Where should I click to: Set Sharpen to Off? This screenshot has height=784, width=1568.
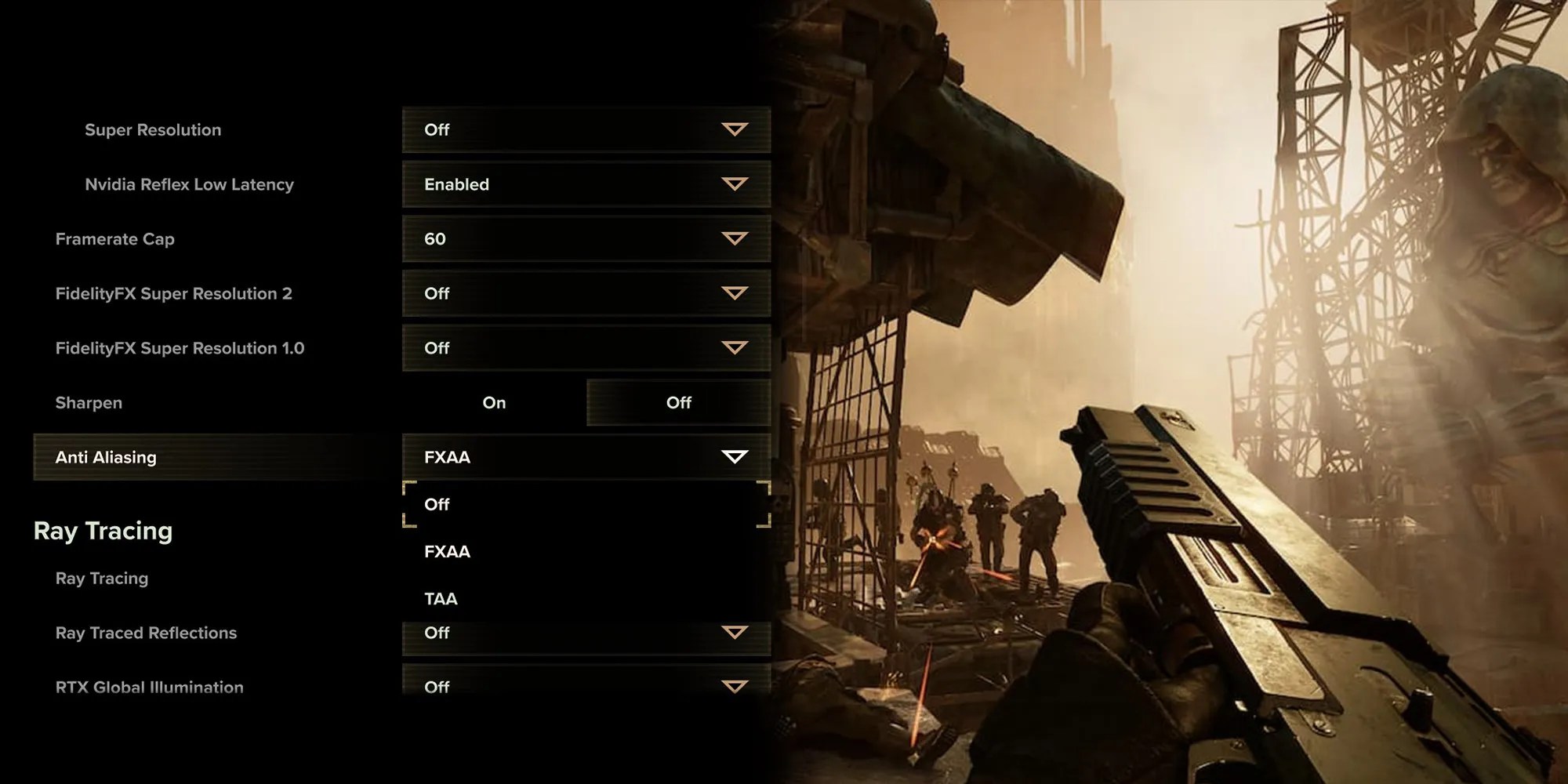click(x=678, y=403)
